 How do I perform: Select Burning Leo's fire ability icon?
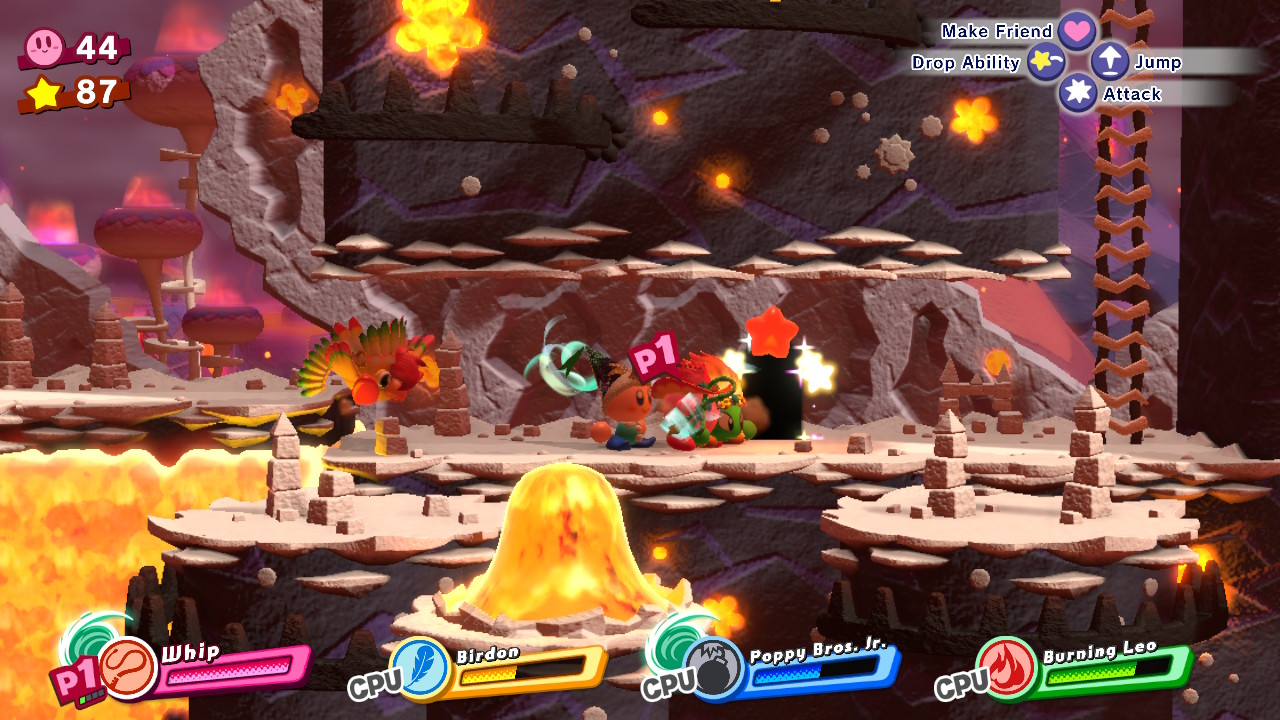point(1005,667)
